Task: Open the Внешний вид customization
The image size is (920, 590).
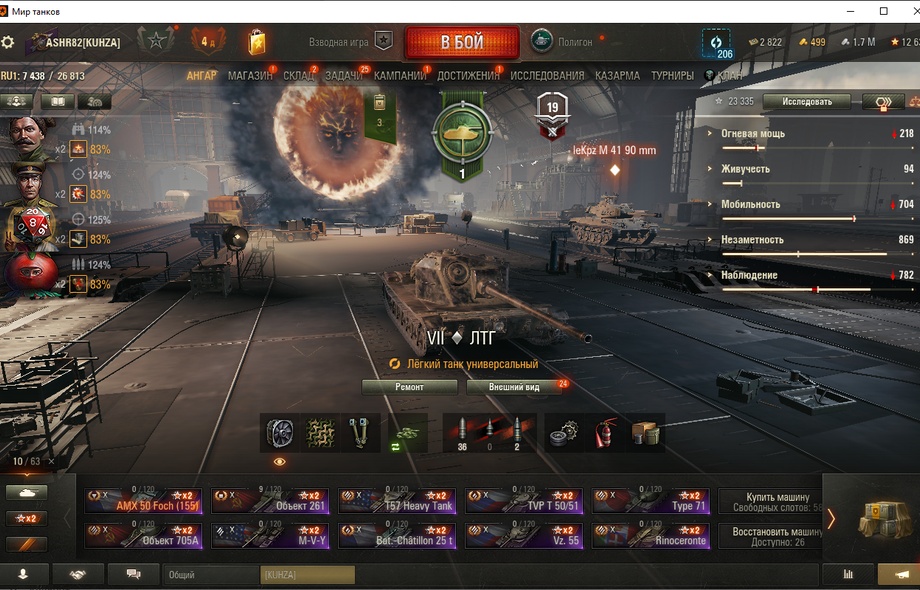Action: [515, 387]
